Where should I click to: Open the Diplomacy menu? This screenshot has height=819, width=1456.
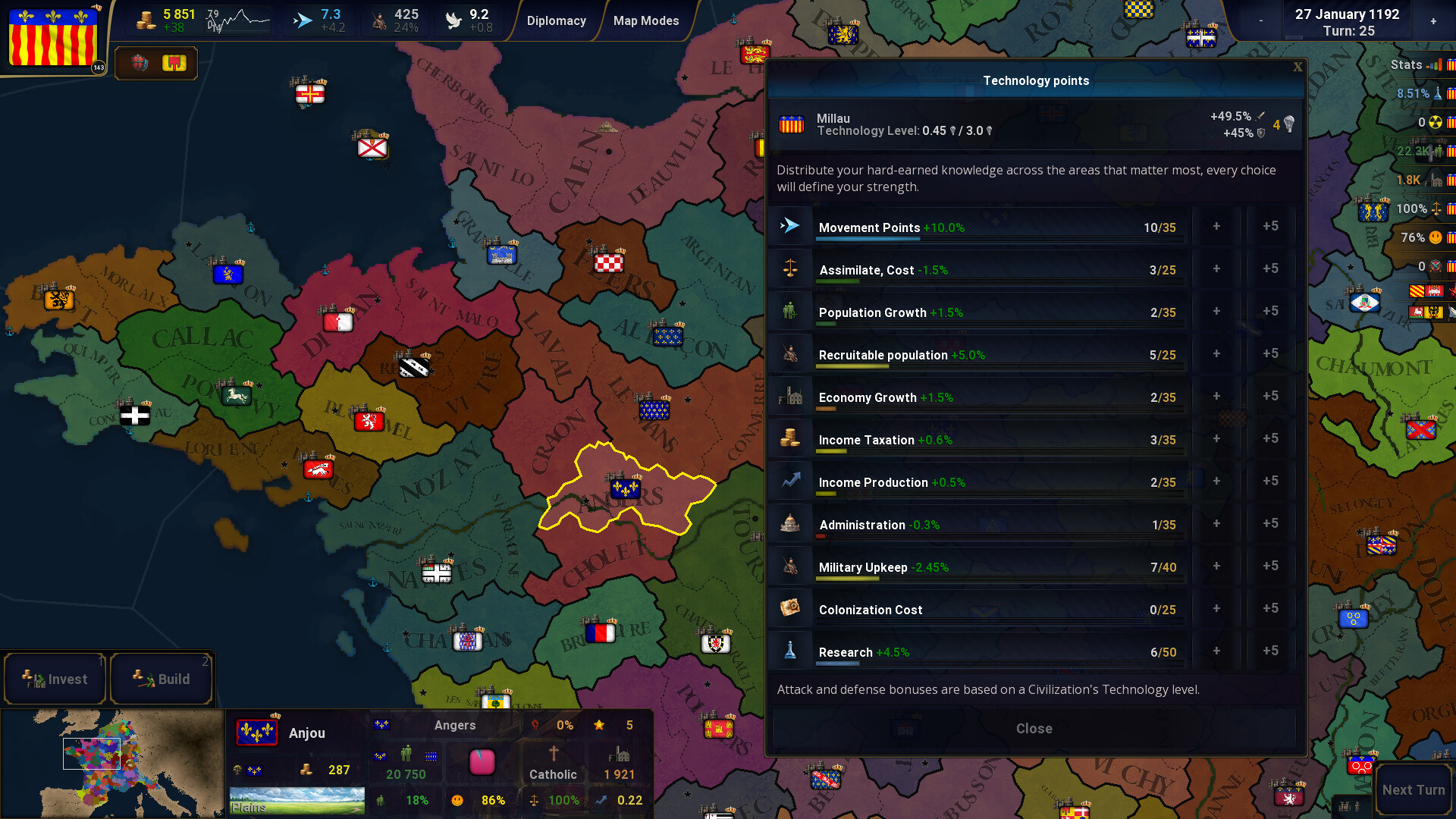coord(556,20)
